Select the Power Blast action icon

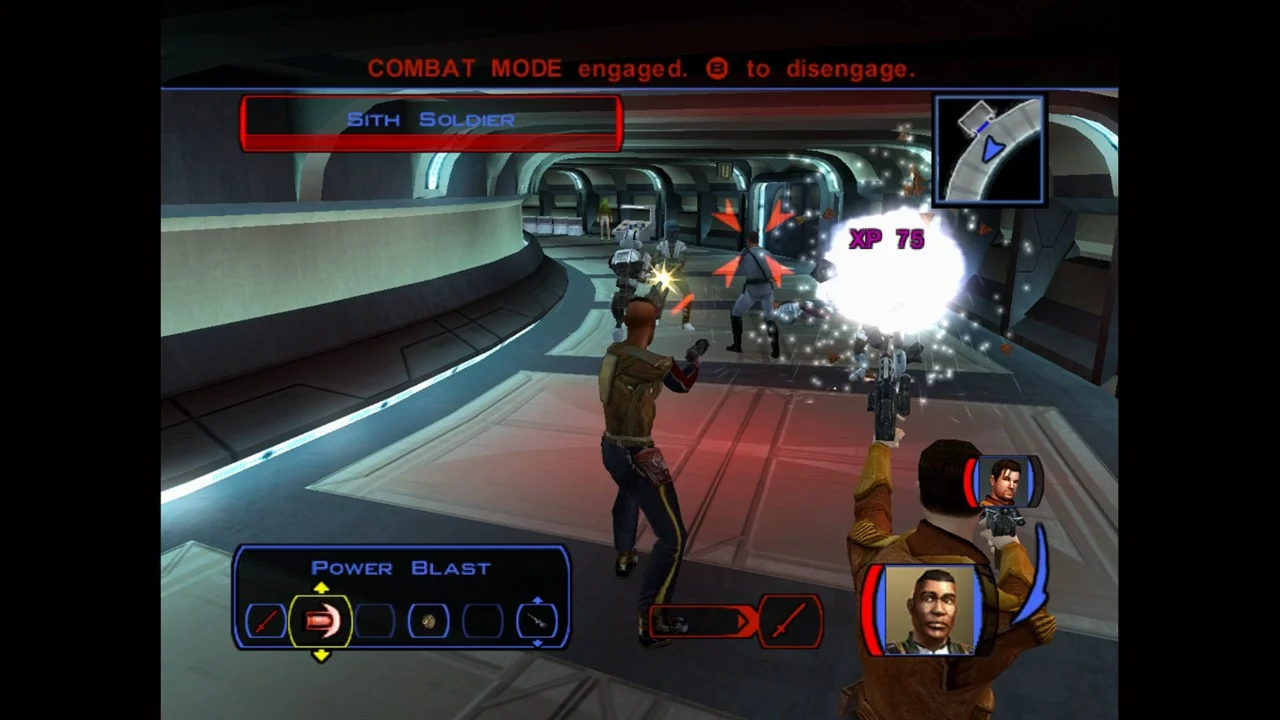[320, 622]
